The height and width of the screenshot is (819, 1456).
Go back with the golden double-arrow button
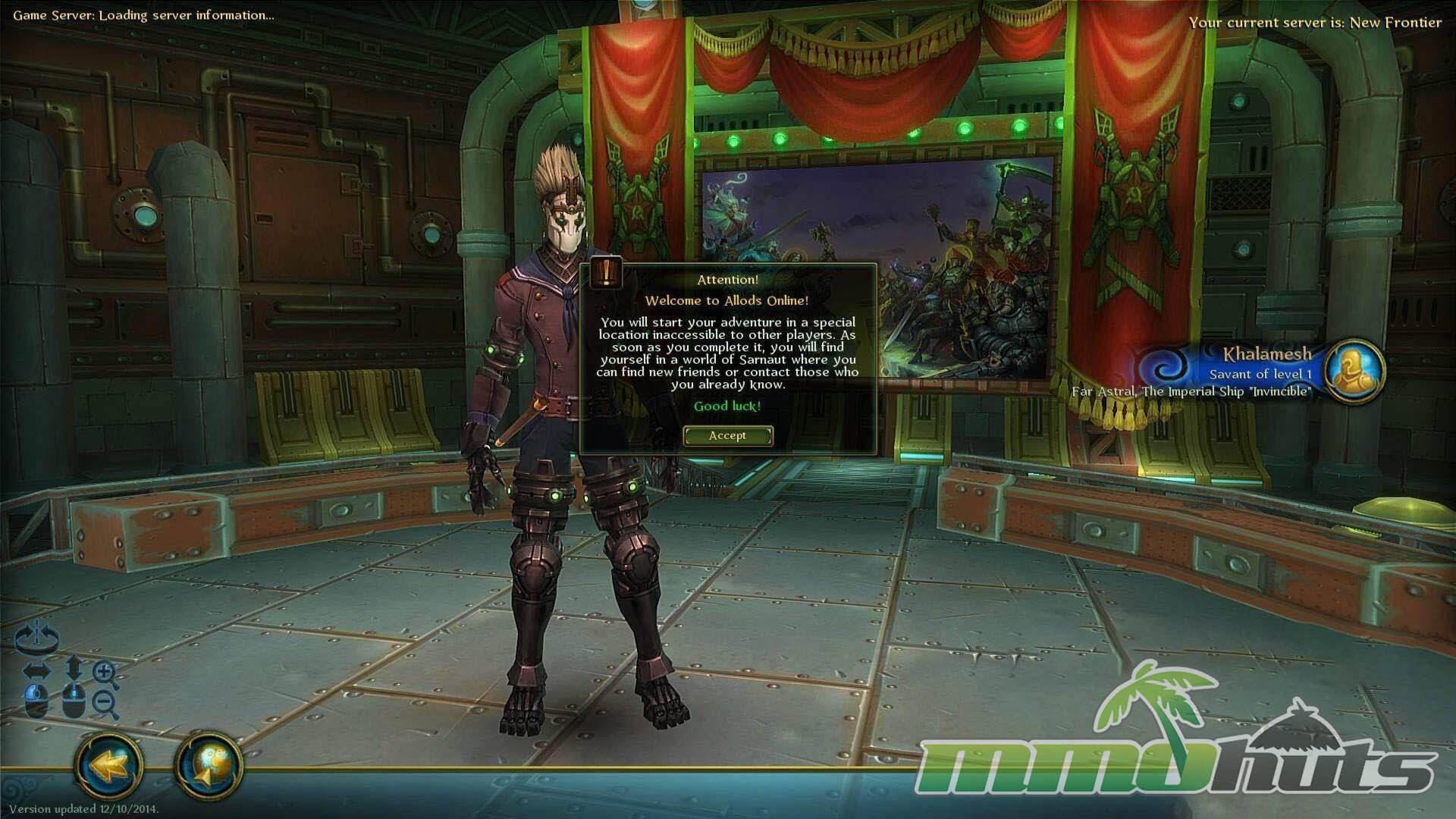[109, 765]
